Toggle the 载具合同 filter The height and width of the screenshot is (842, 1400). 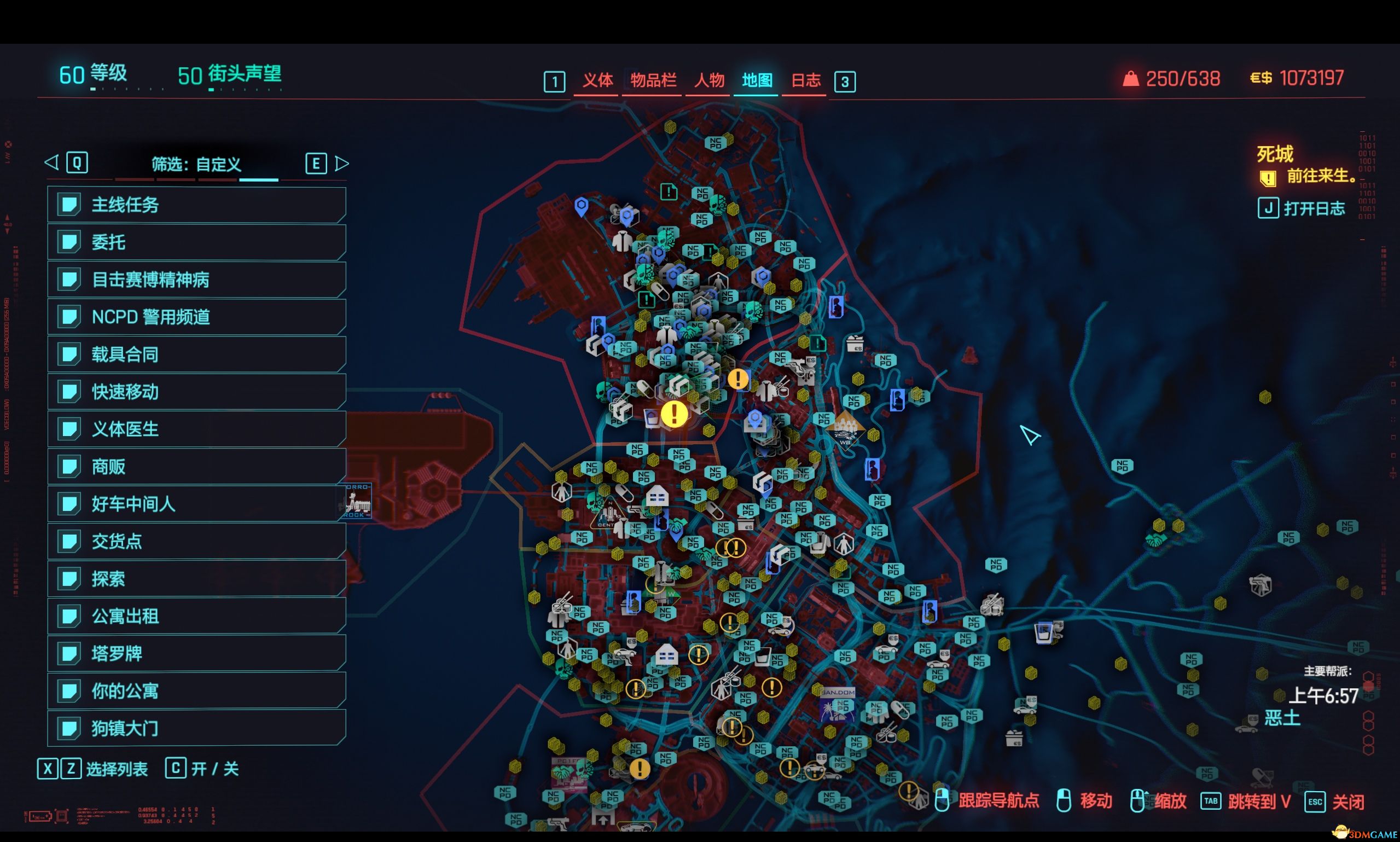click(x=196, y=354)
